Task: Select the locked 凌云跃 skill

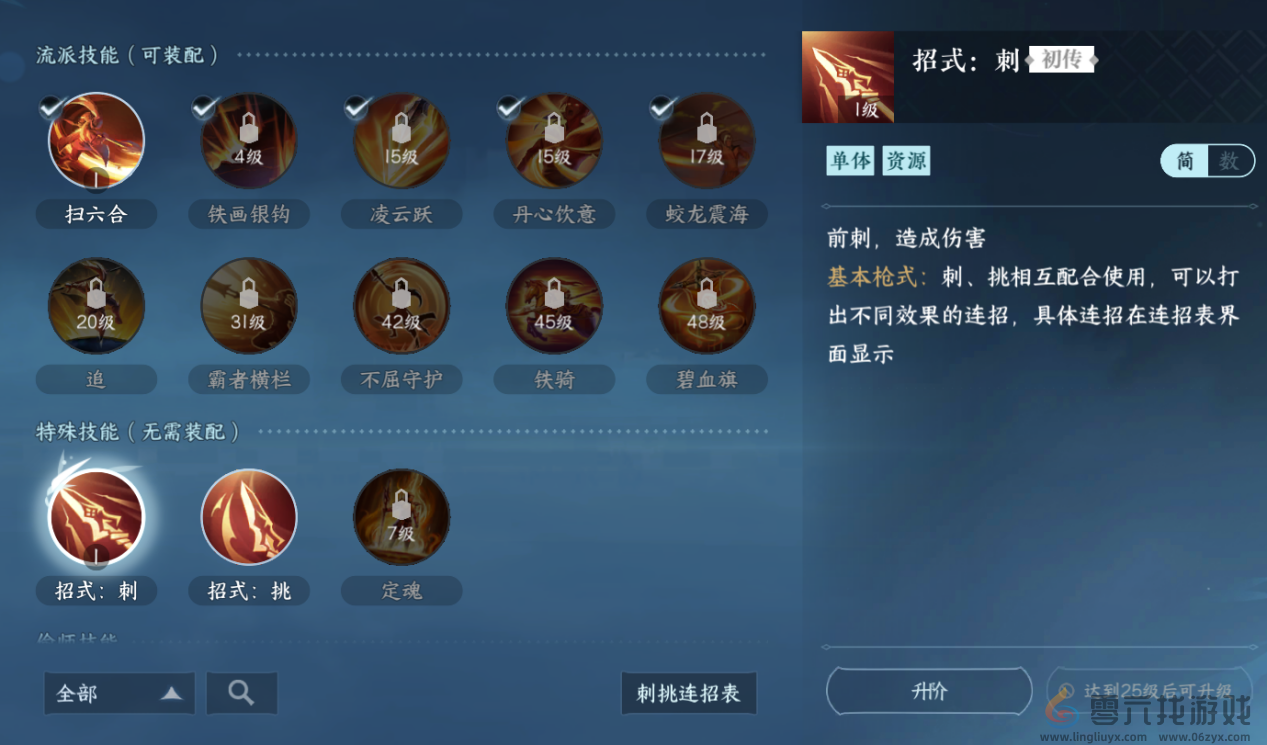Action: coord(401,141)
